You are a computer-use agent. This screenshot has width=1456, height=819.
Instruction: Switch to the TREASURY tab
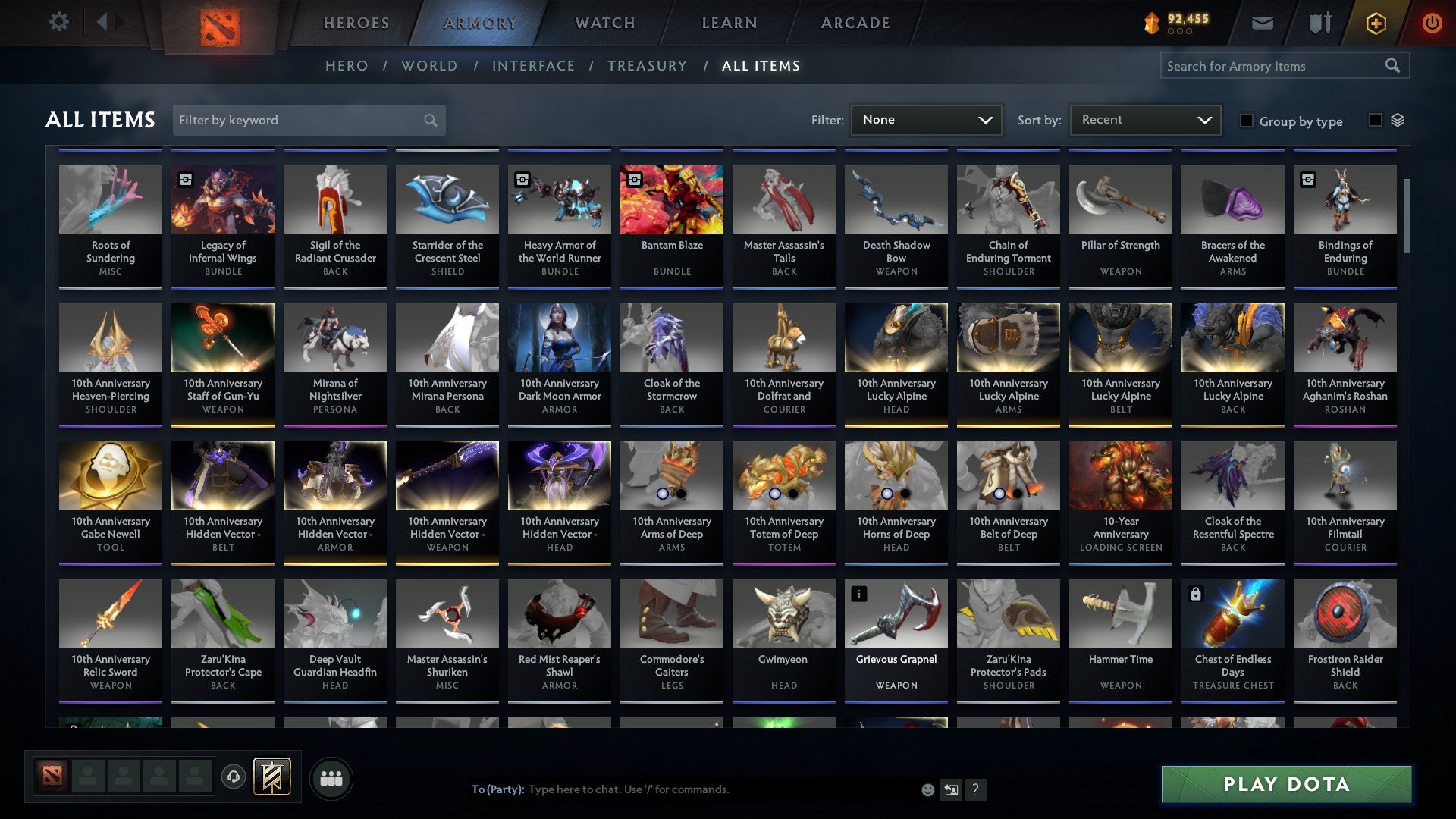click(647, 66)
